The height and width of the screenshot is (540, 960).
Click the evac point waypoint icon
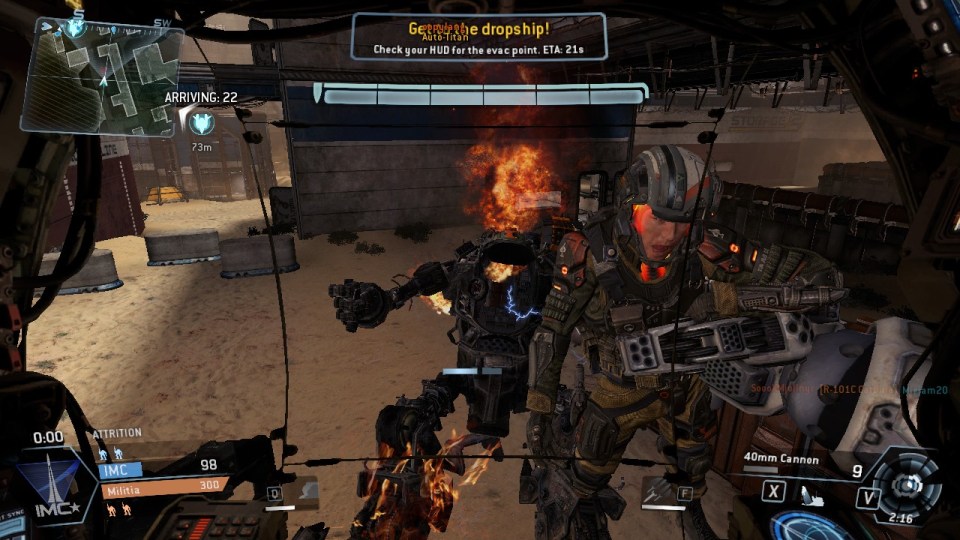[x=202, y=122]
